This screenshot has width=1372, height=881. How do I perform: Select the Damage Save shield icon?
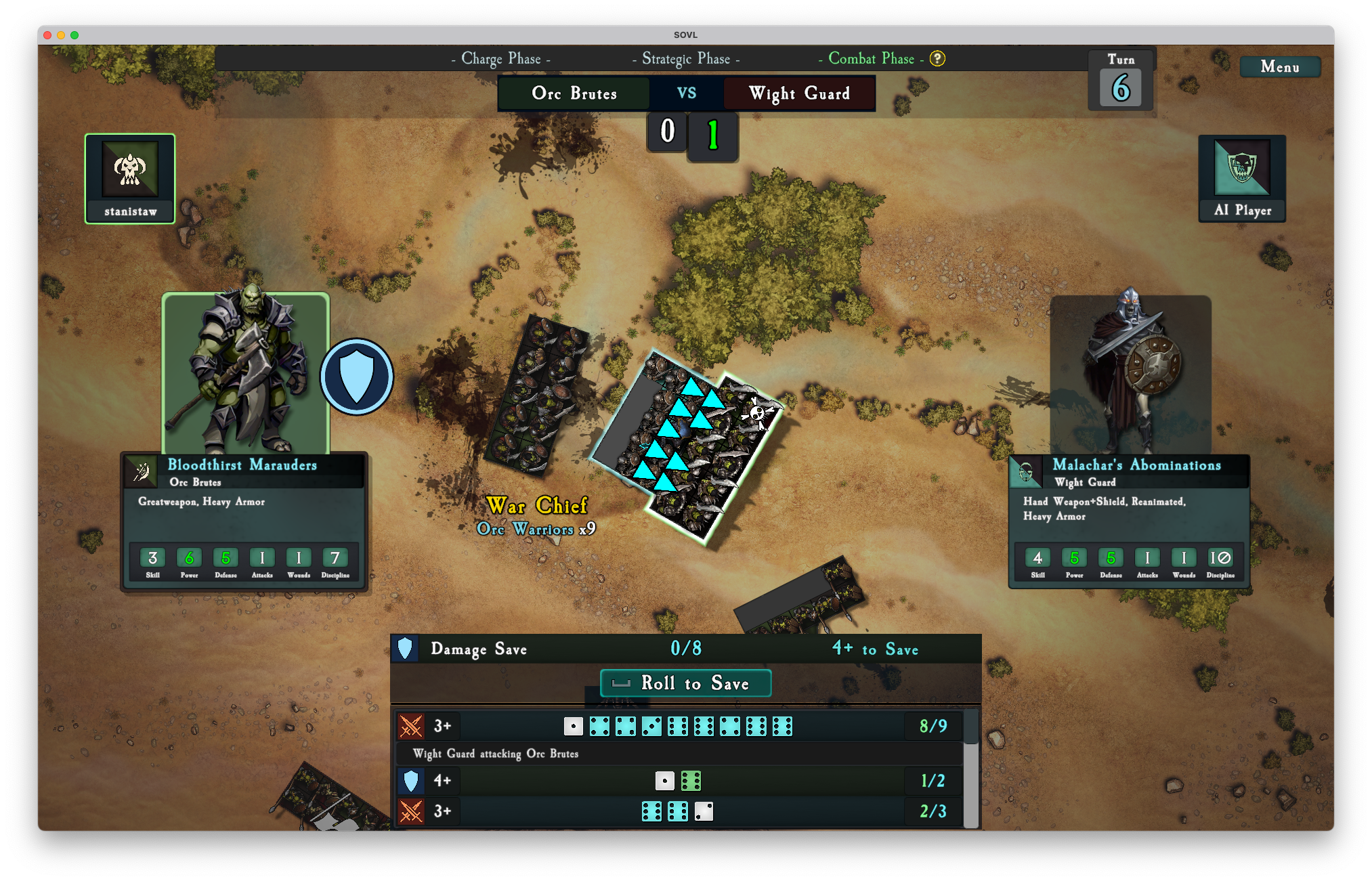pyautogui.click(x=405, y=649)
